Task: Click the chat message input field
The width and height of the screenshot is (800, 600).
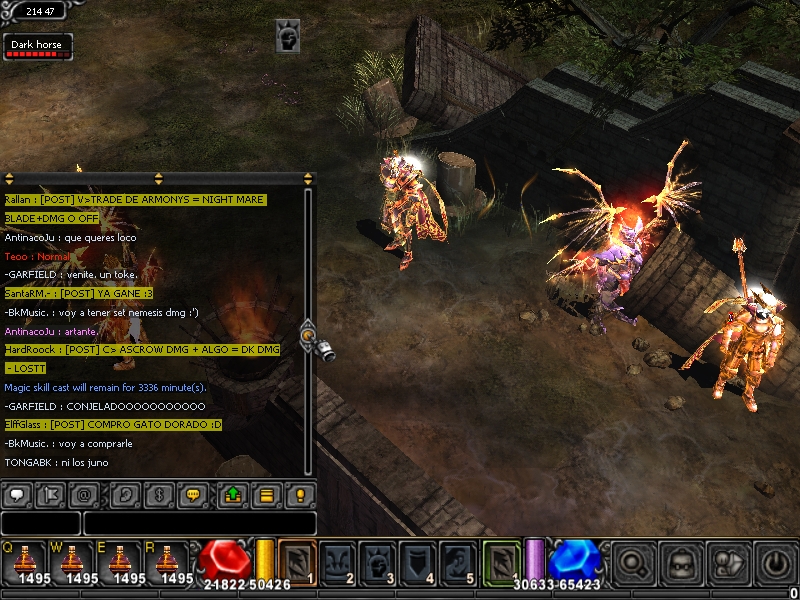Action: click(198, 523)
